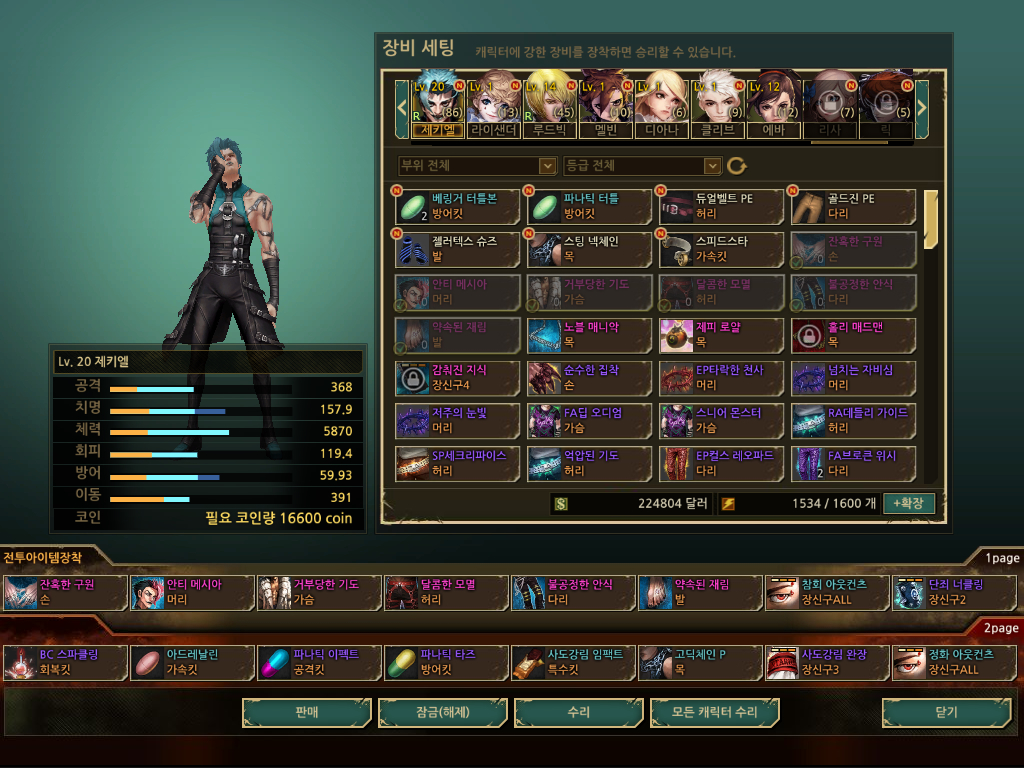
Task: Select the 홀리 매드맨 item
Action: 853,335
